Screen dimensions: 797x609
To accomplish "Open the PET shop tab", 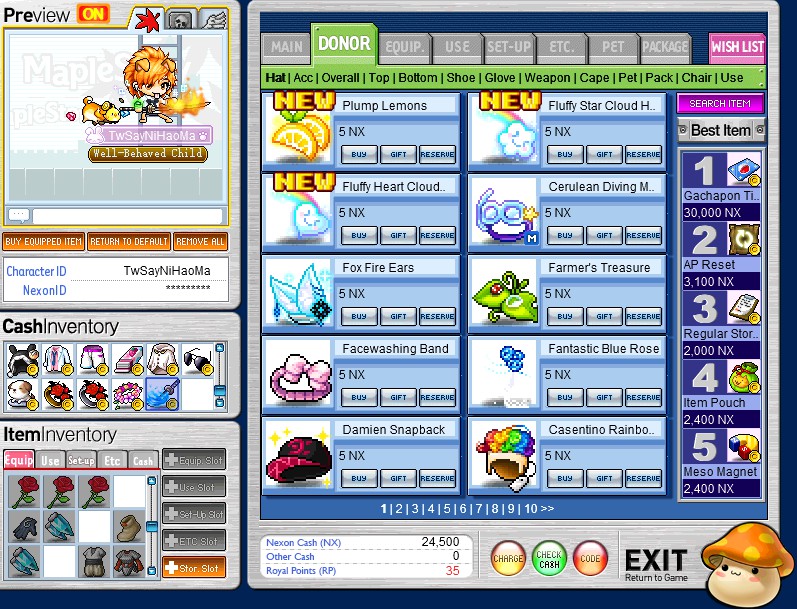I will point(607,47).
